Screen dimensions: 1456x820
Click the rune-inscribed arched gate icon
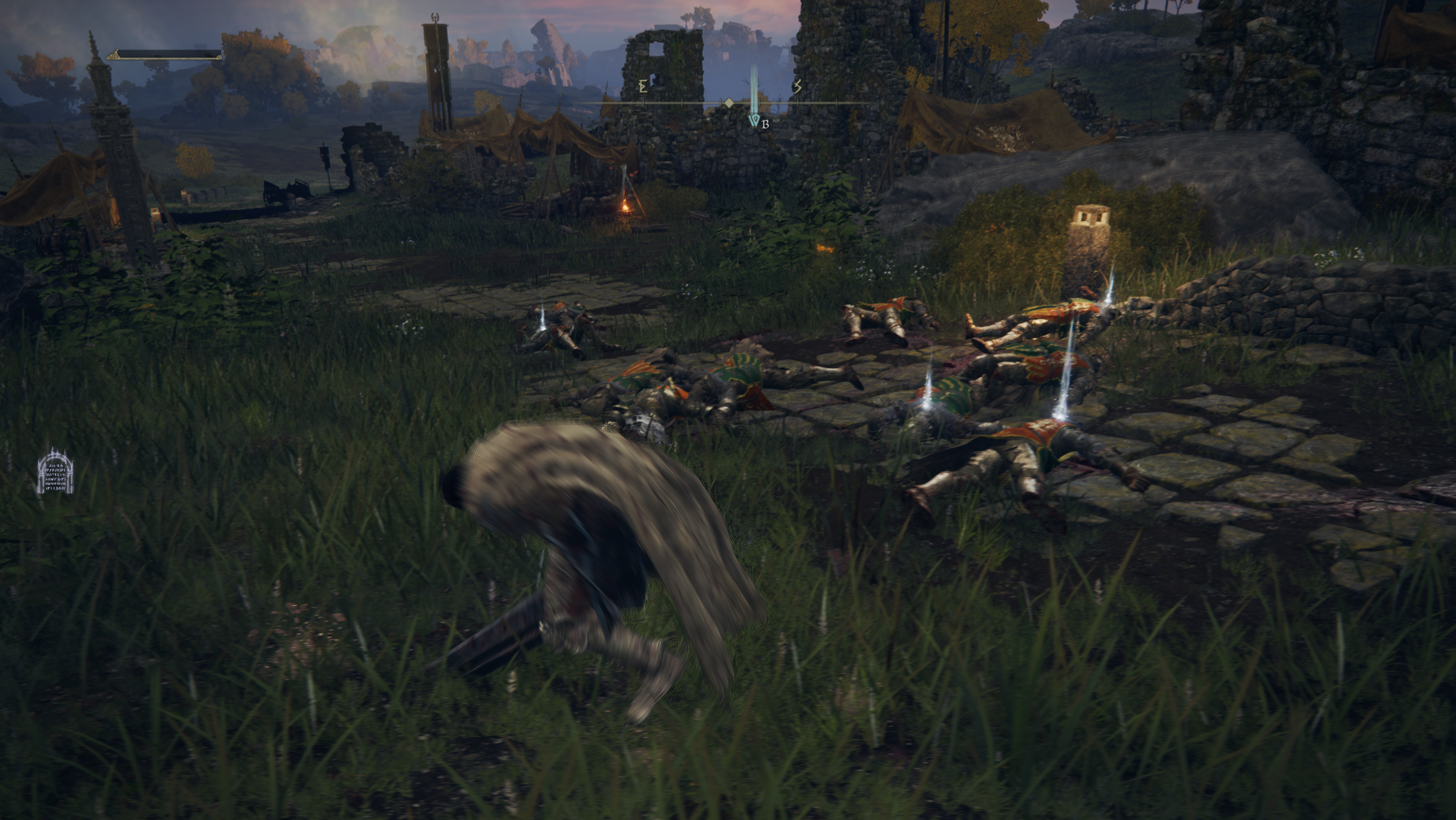click(x=55, y=472)
